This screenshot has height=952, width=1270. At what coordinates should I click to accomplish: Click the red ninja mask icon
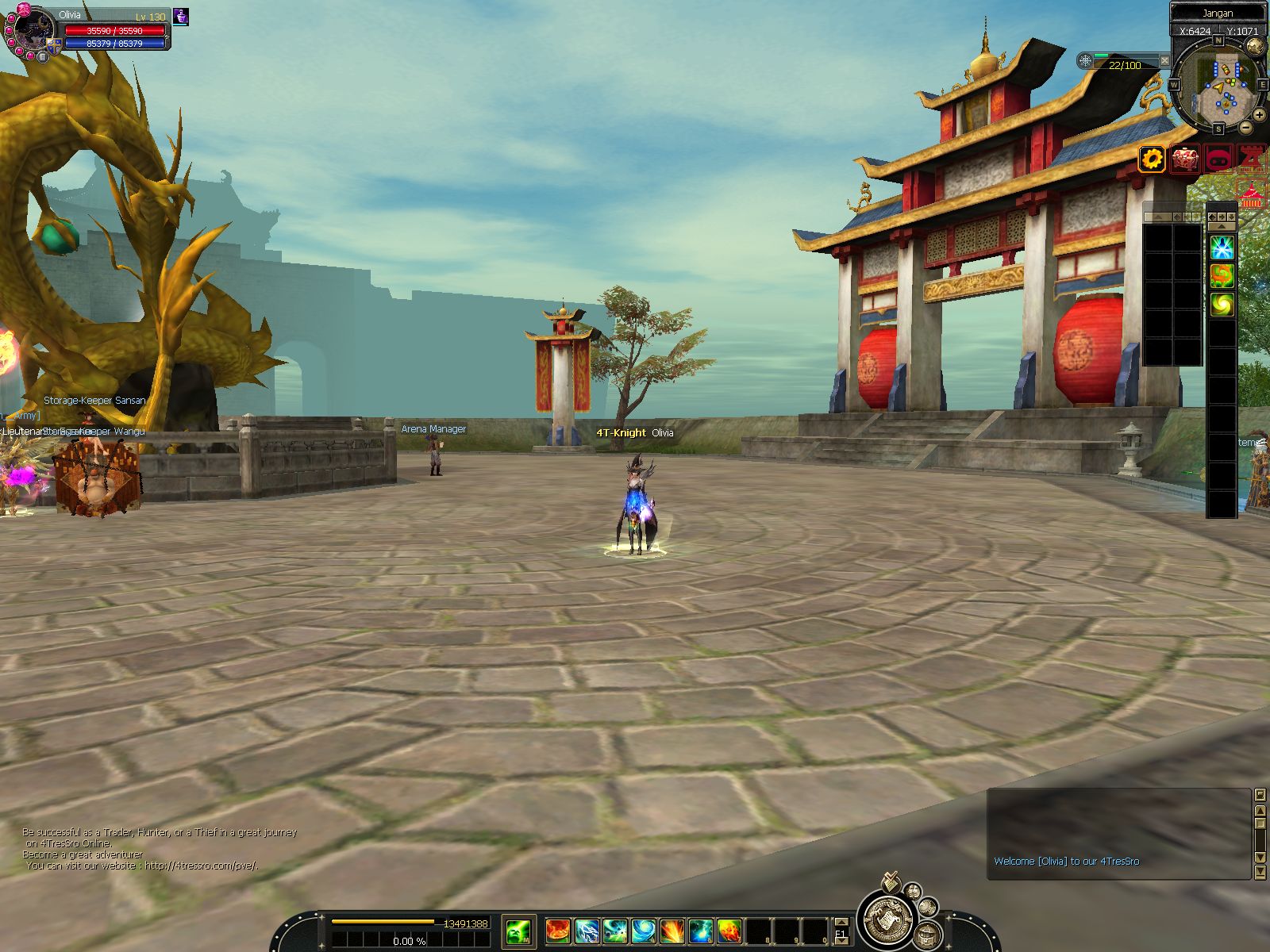[1218, 159]
